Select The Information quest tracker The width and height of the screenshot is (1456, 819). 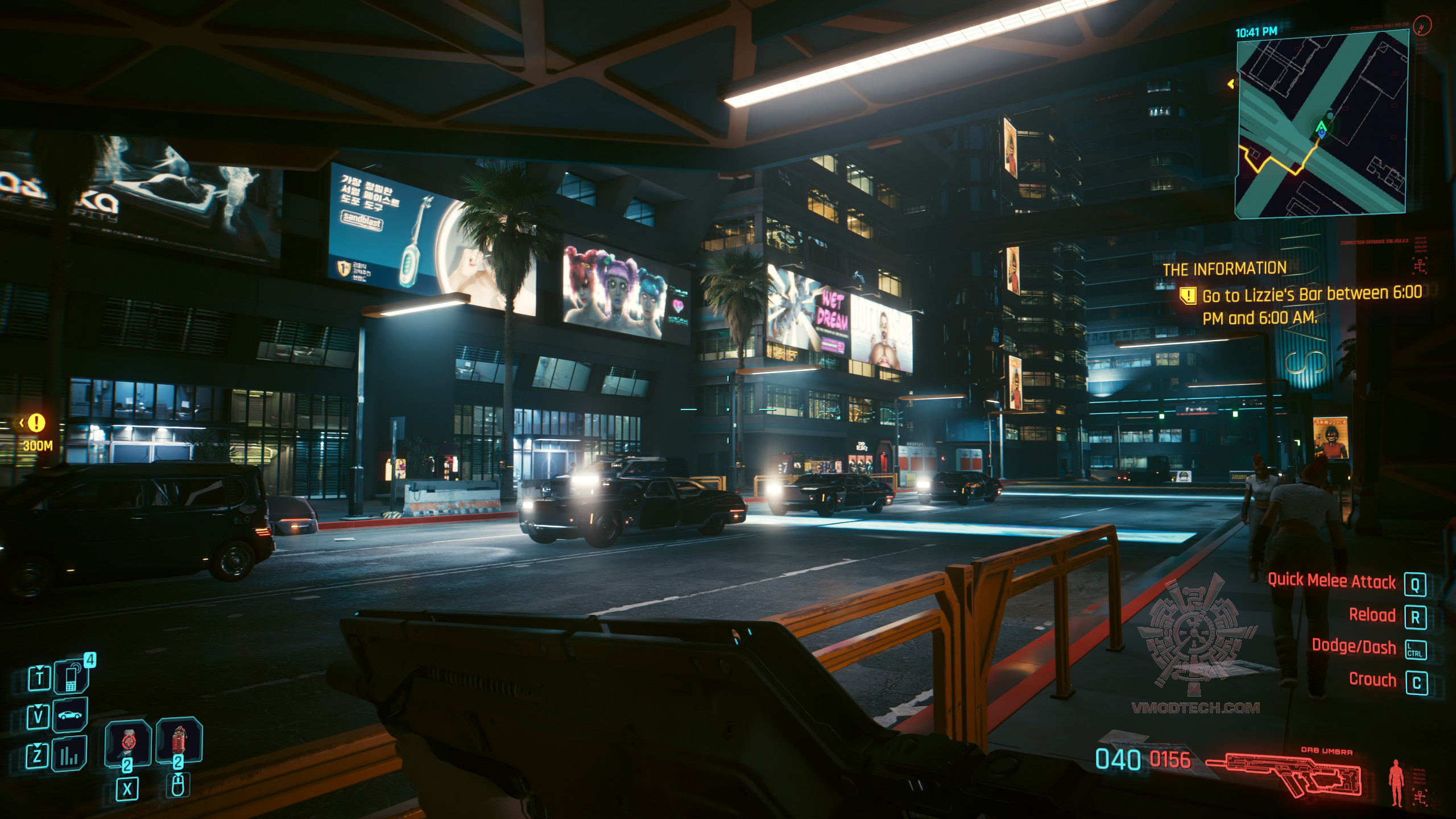pyautogui.click(x=1224, y=269)
